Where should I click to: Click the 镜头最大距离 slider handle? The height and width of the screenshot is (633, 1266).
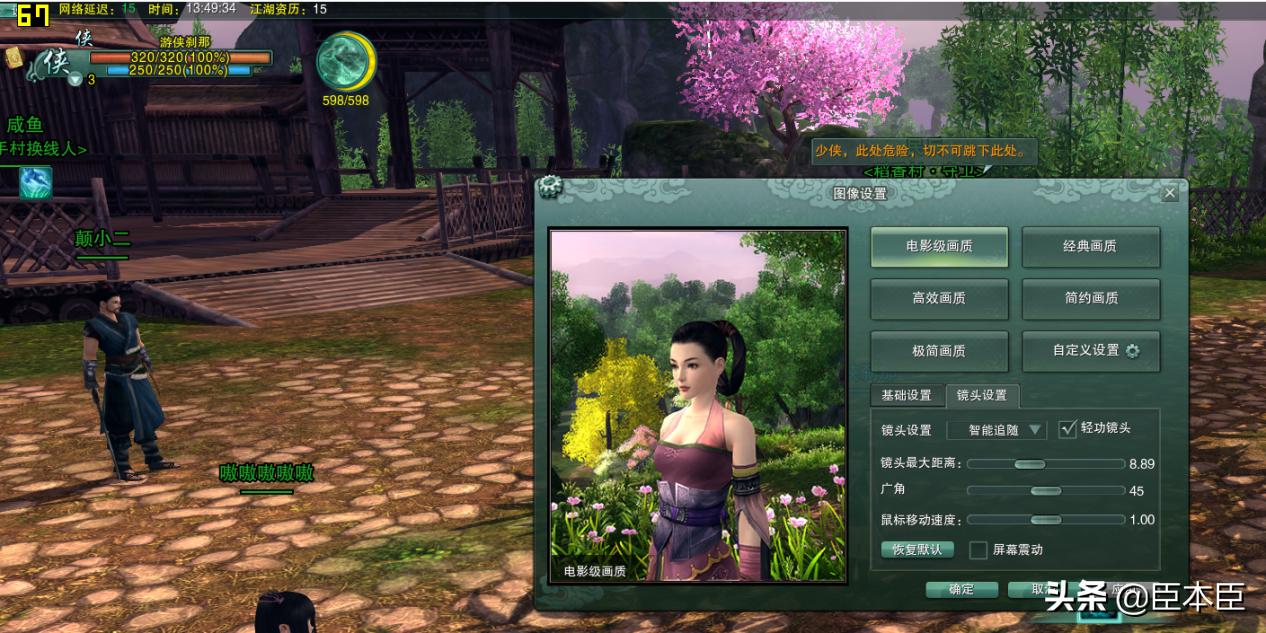click(1029, 464)
